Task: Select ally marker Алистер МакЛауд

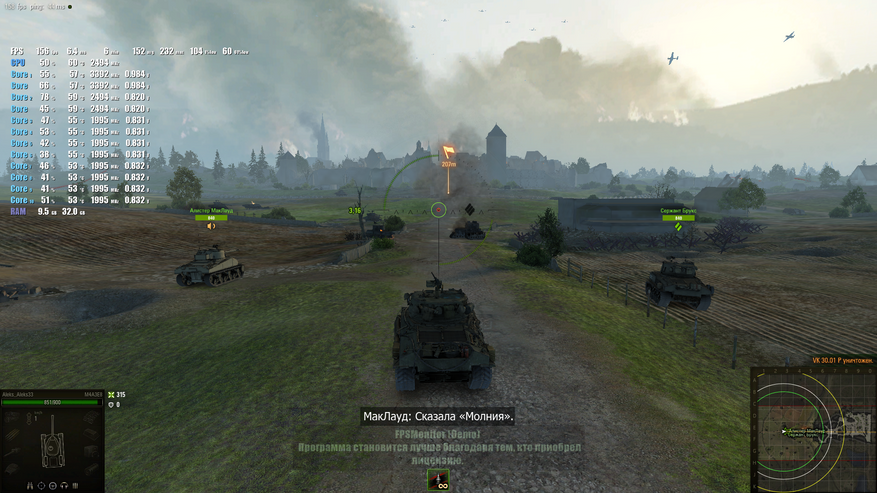Action: point(211,212)
